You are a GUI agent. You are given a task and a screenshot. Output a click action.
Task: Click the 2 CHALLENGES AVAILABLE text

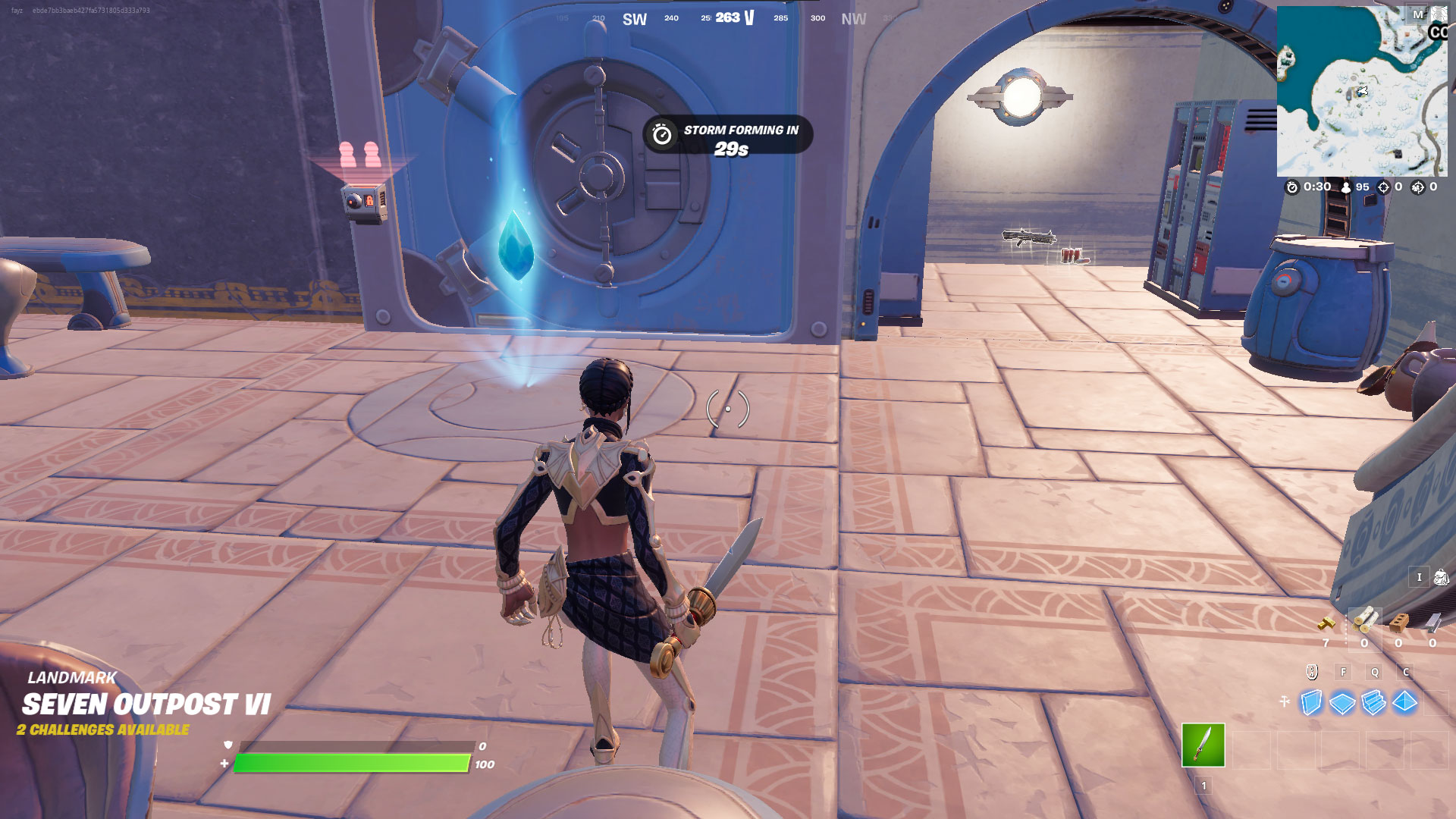tap(104, 732)
